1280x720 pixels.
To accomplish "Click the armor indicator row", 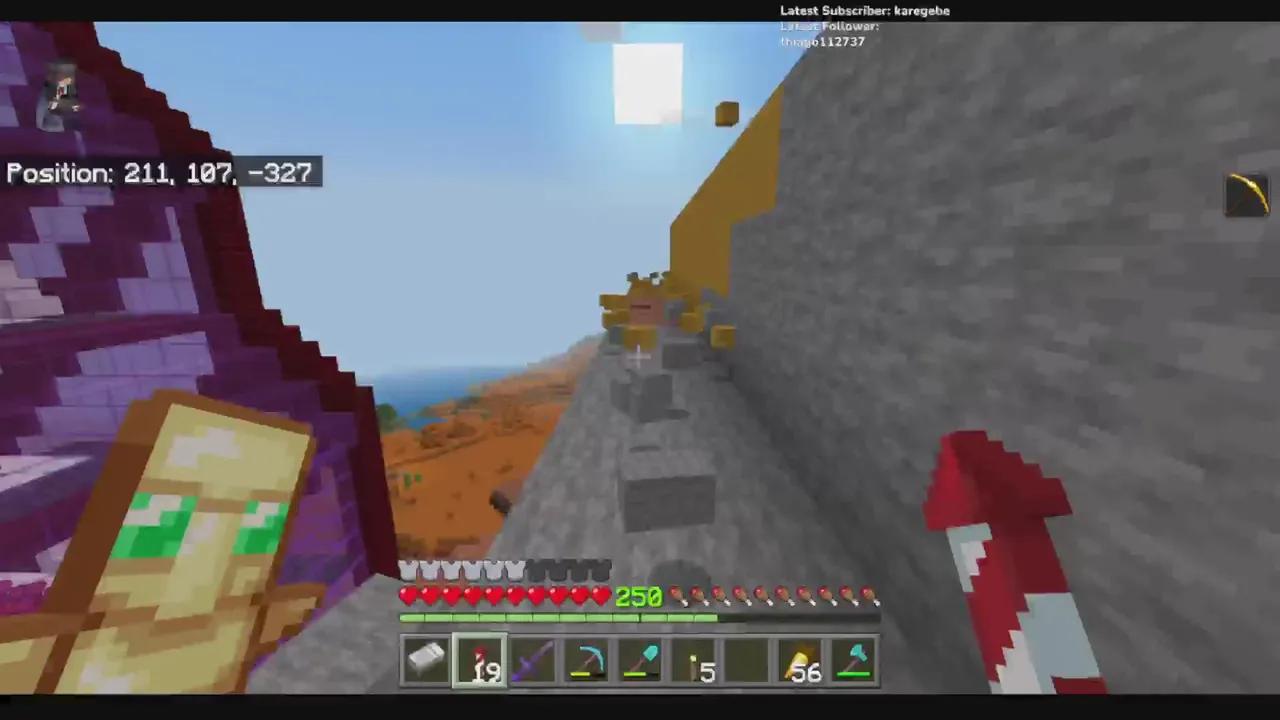I will [505, 570].
